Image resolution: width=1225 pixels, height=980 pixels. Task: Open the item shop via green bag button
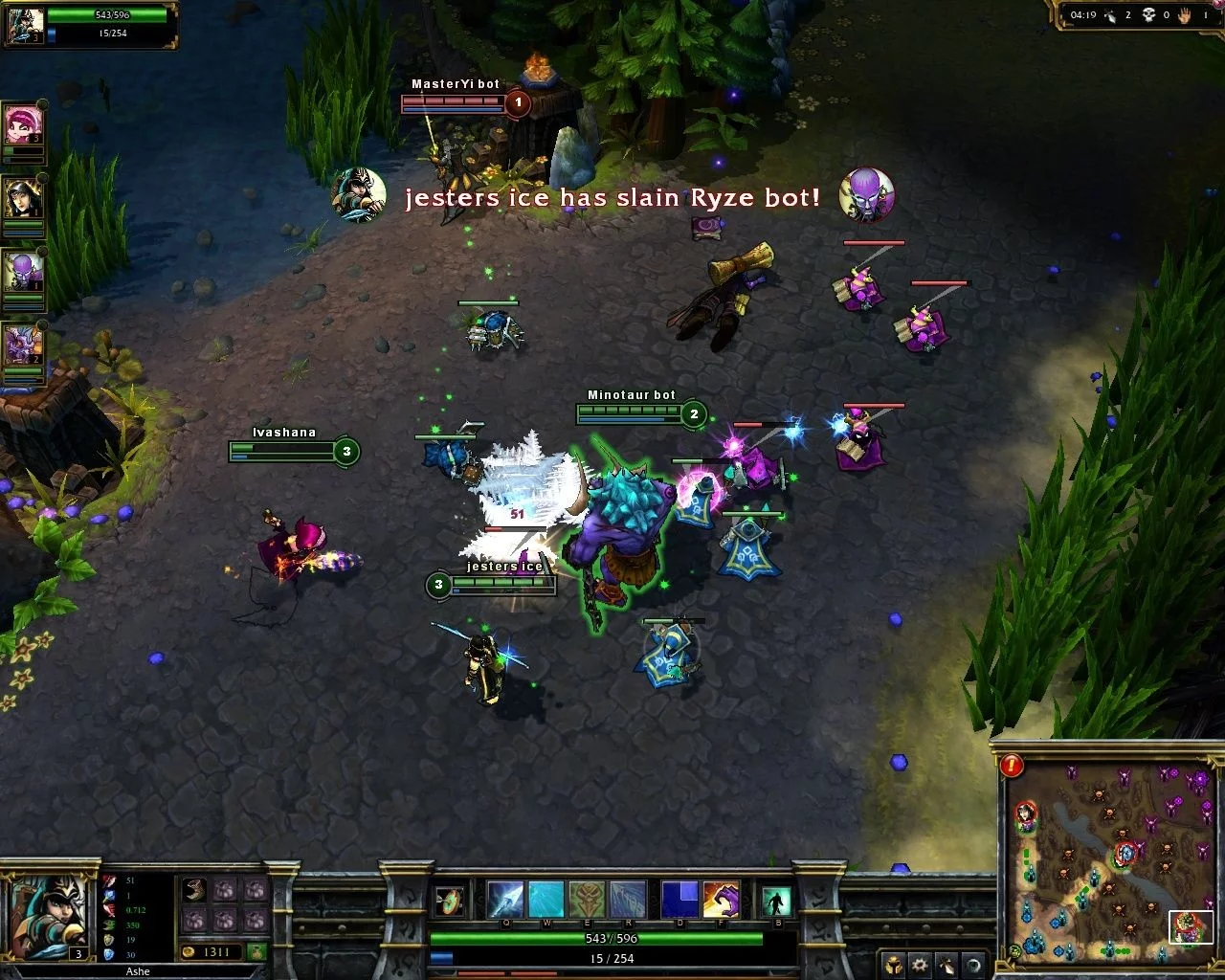point(256,951)
